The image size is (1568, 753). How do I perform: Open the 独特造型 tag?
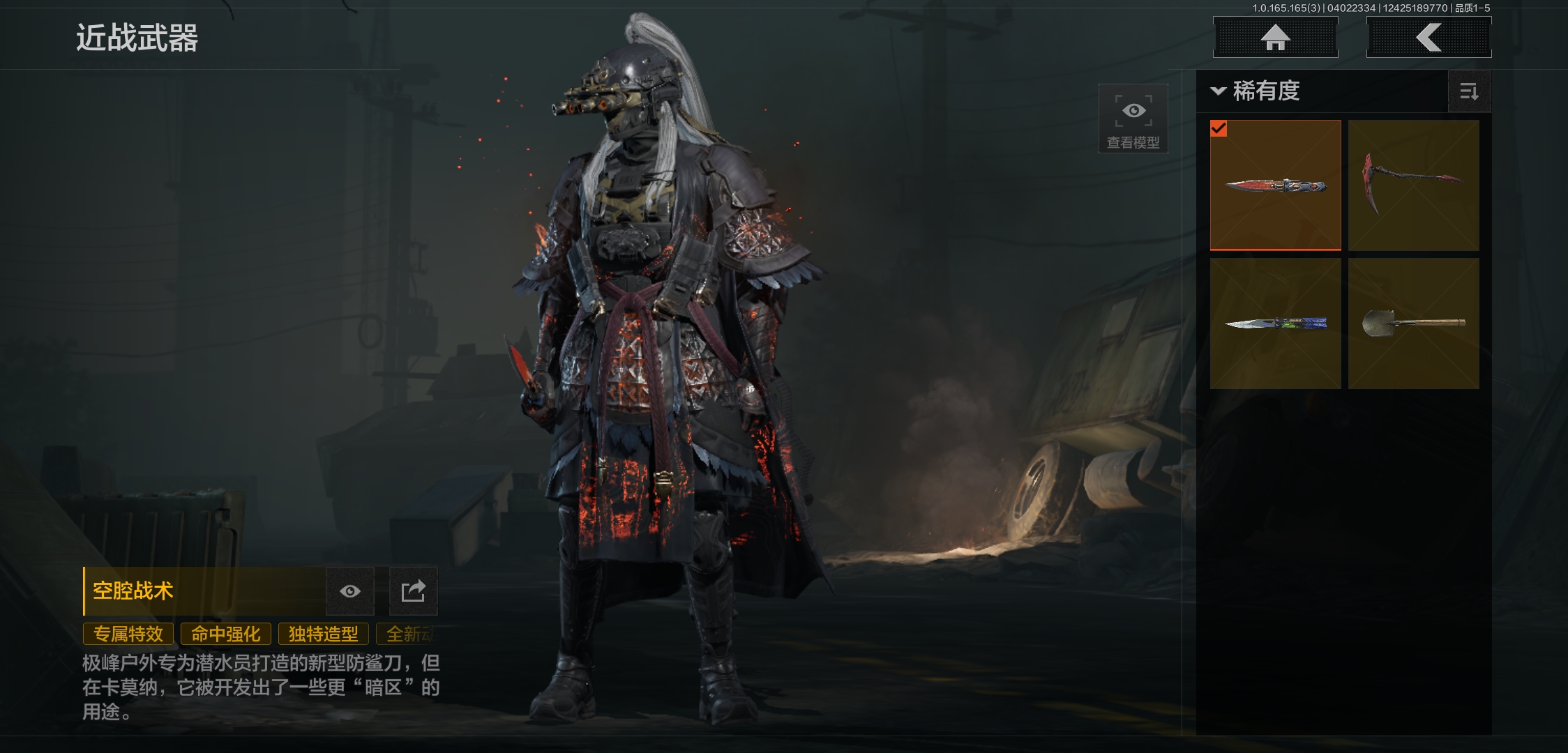point(324,634)
